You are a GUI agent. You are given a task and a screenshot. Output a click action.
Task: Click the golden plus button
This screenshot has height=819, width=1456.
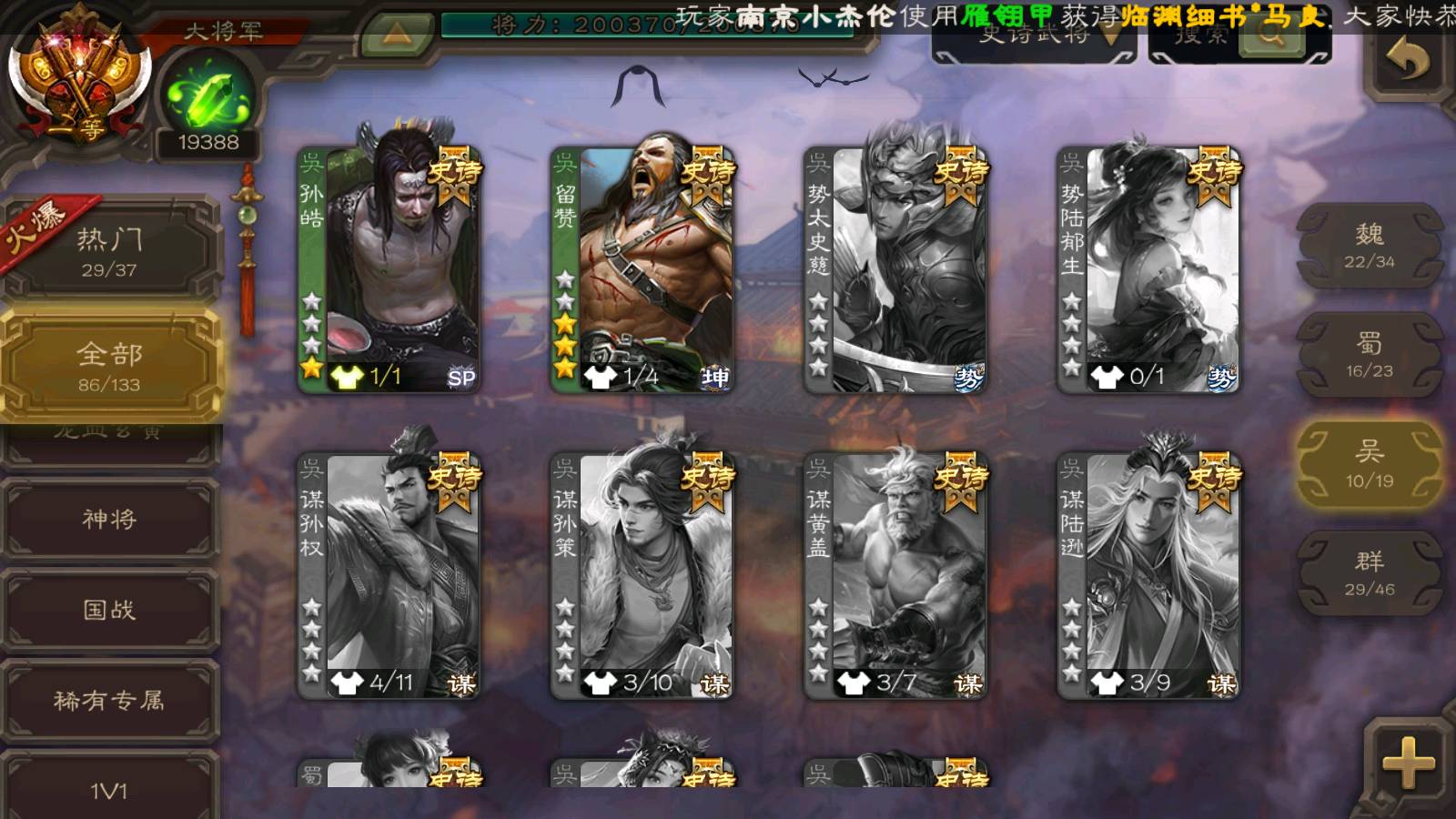coord(1407,763)
